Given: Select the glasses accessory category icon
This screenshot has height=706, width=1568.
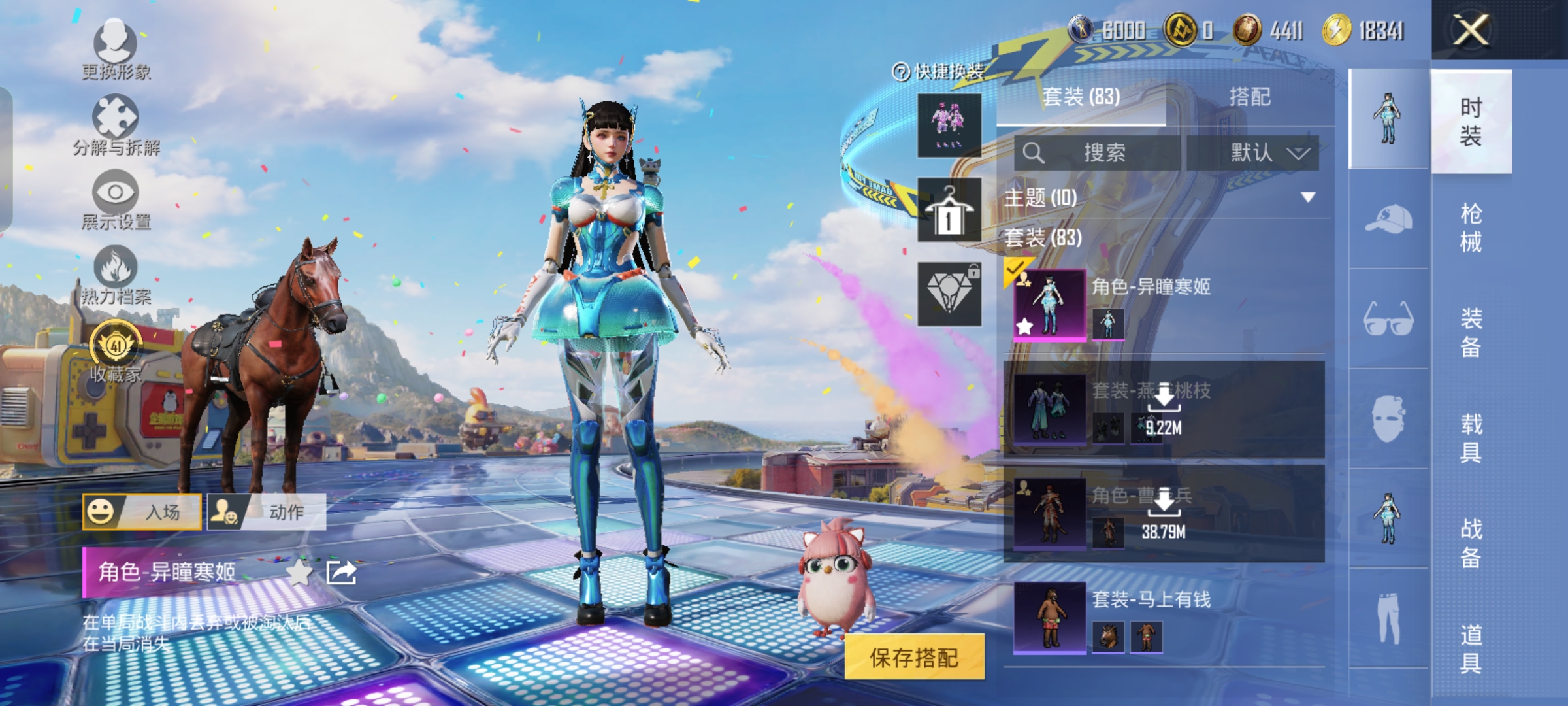Looking at the screenshot, I should click(1388, 318).
